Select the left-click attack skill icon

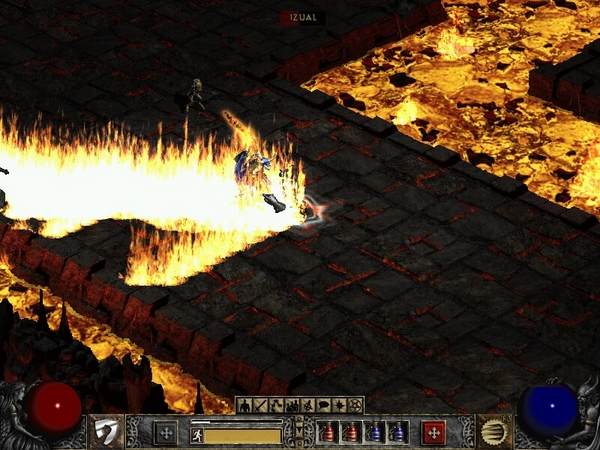click(105, 431)
